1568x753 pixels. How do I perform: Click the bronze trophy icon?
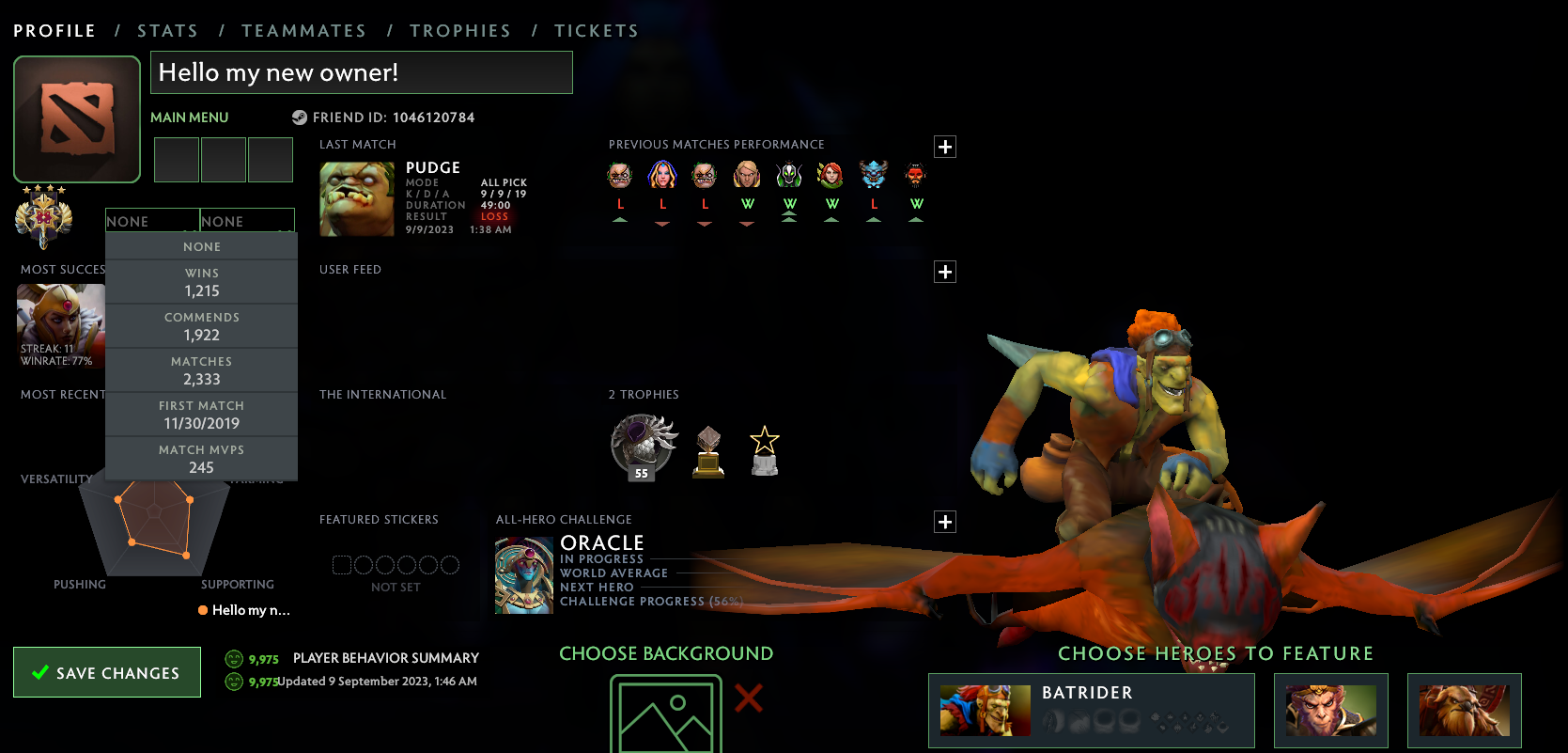[x=707, y=449]
